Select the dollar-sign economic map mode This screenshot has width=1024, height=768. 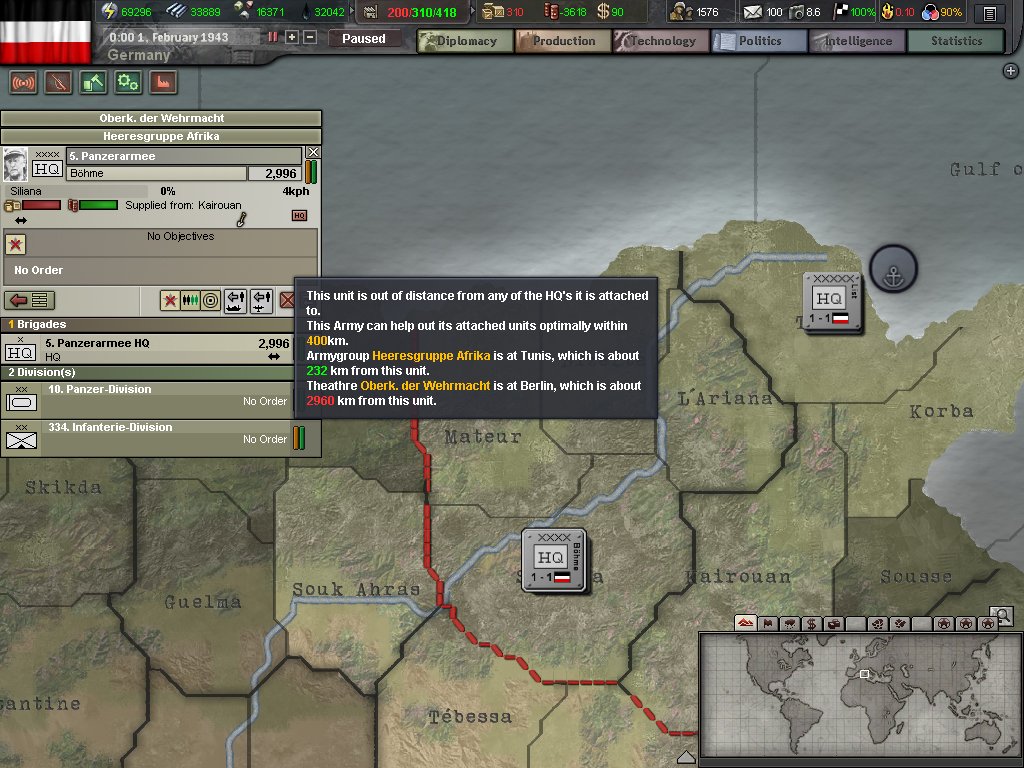[x=811, y=624]
